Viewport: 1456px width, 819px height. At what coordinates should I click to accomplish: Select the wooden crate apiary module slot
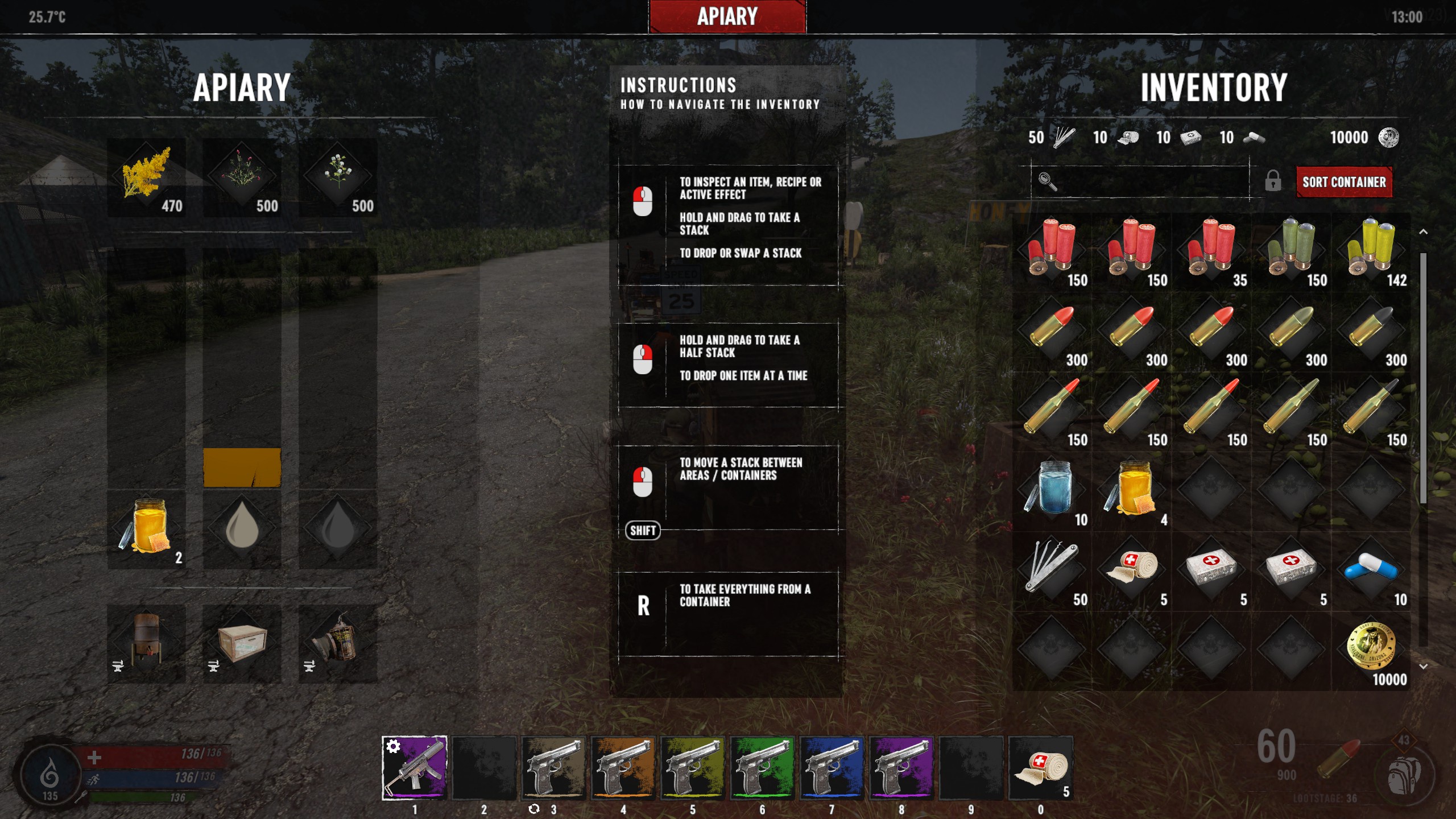(x=242, y=643)
